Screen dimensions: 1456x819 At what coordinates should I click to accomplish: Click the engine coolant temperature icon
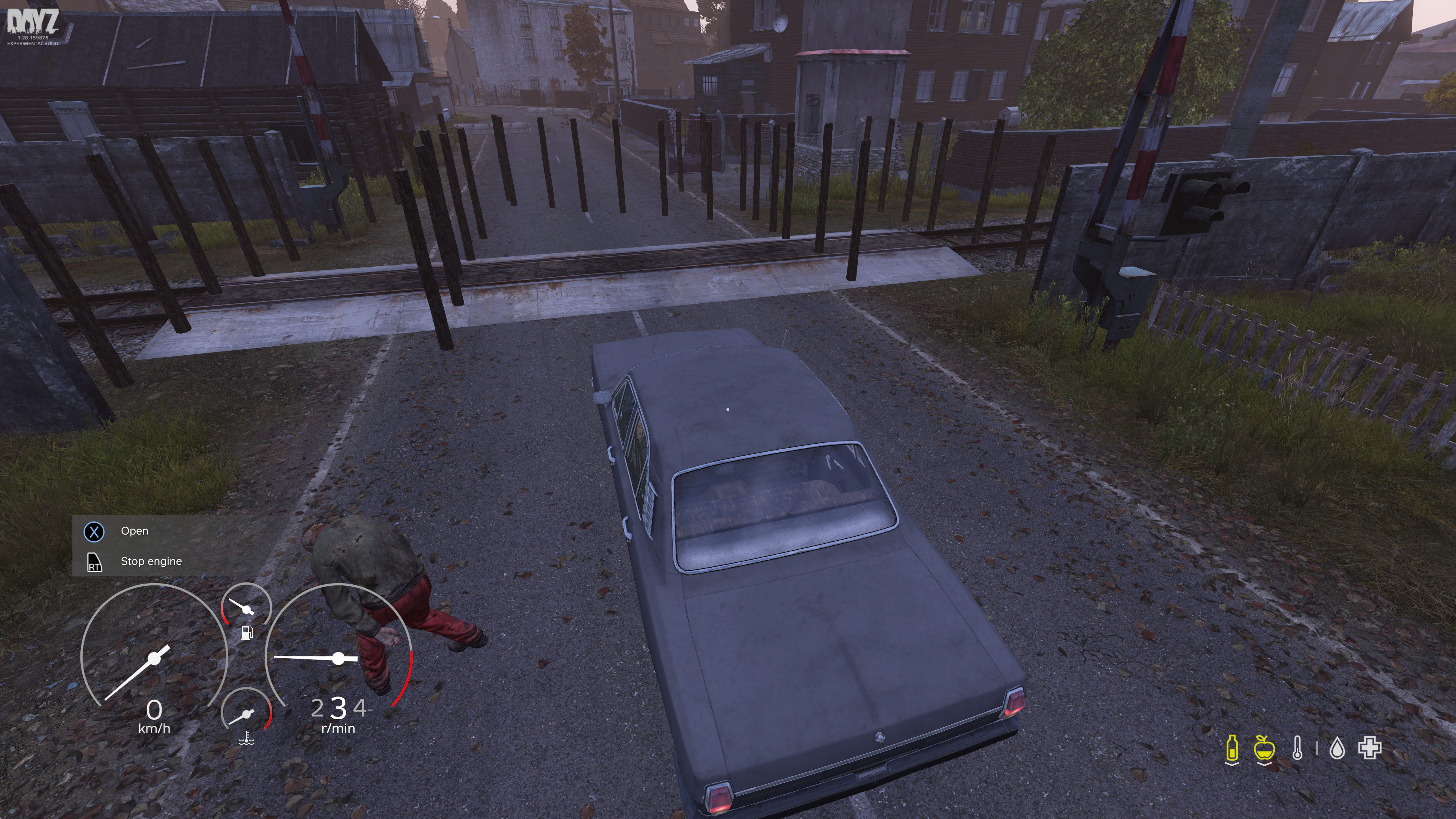(x=246, y=738)
